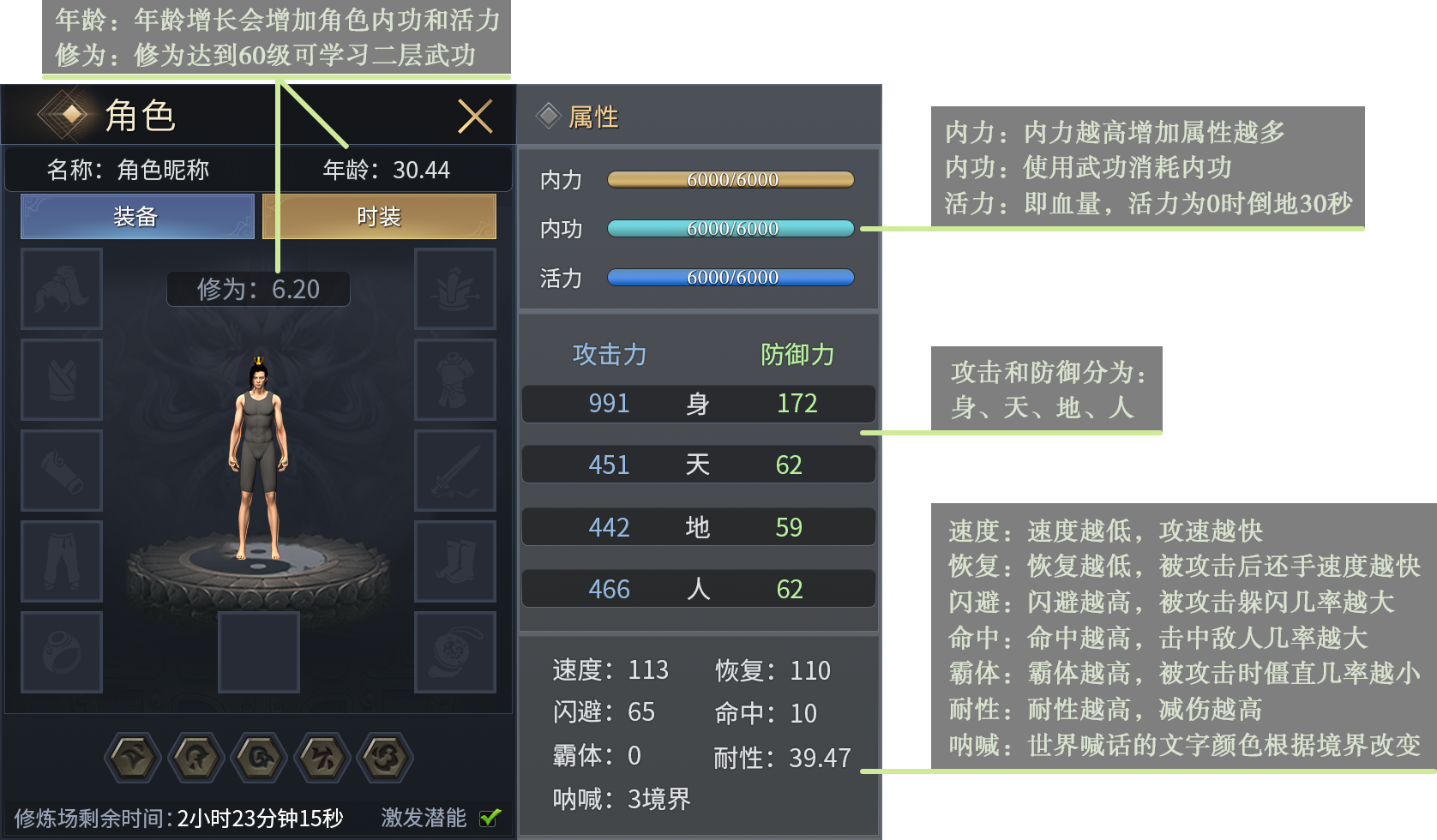This screenshot has height=840, width=1437.
Task: Select the crossed-robe clothing slot
Action: coord(62,380)
